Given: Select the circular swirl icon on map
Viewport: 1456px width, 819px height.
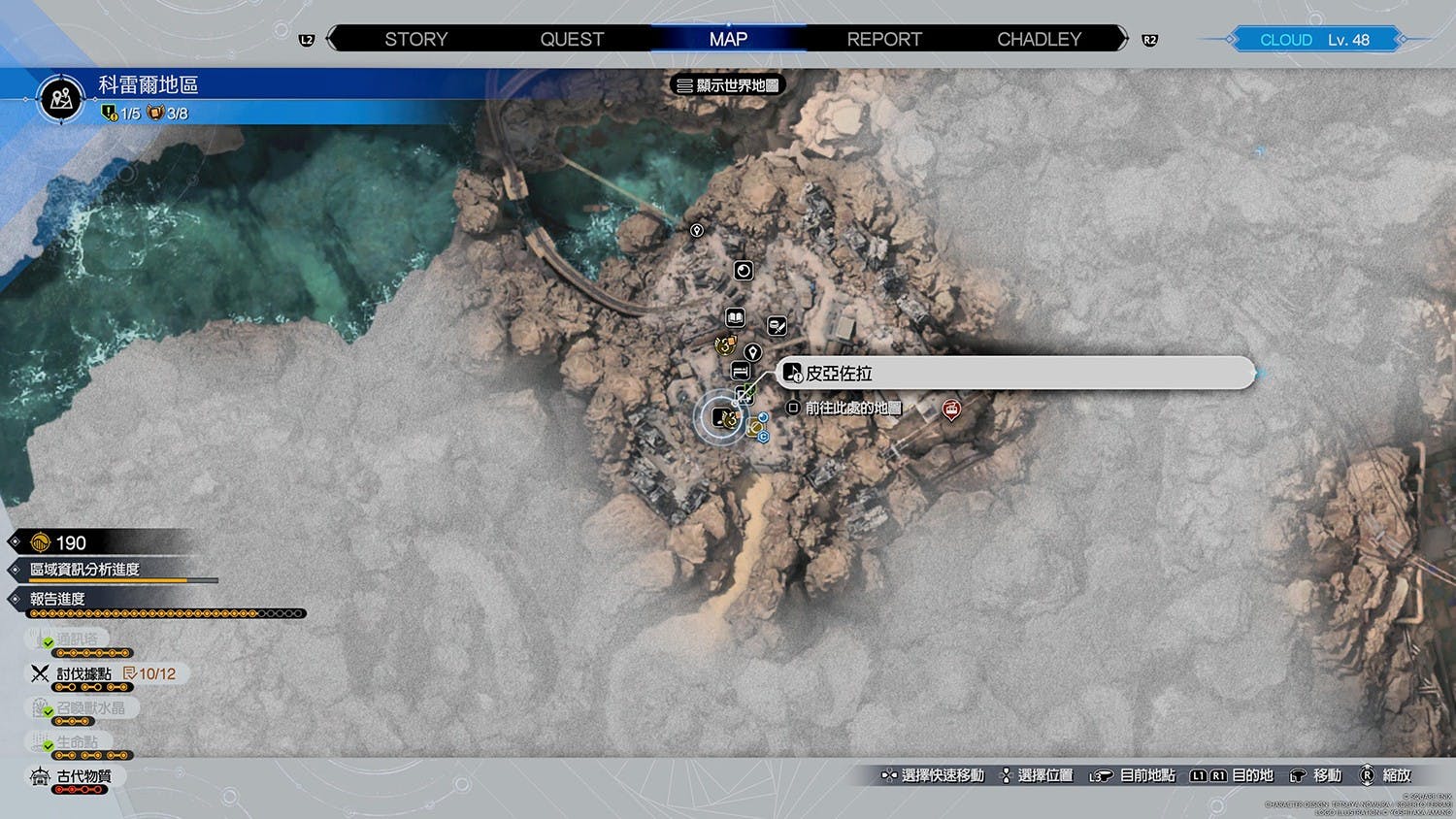Looking at the screenshot, I should 744,271.
